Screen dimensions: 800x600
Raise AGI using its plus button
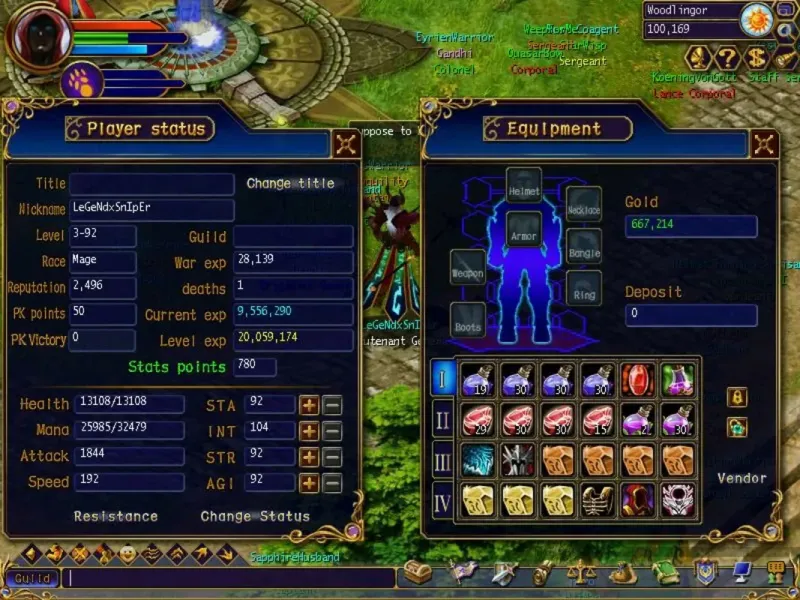tap(310, 483)
